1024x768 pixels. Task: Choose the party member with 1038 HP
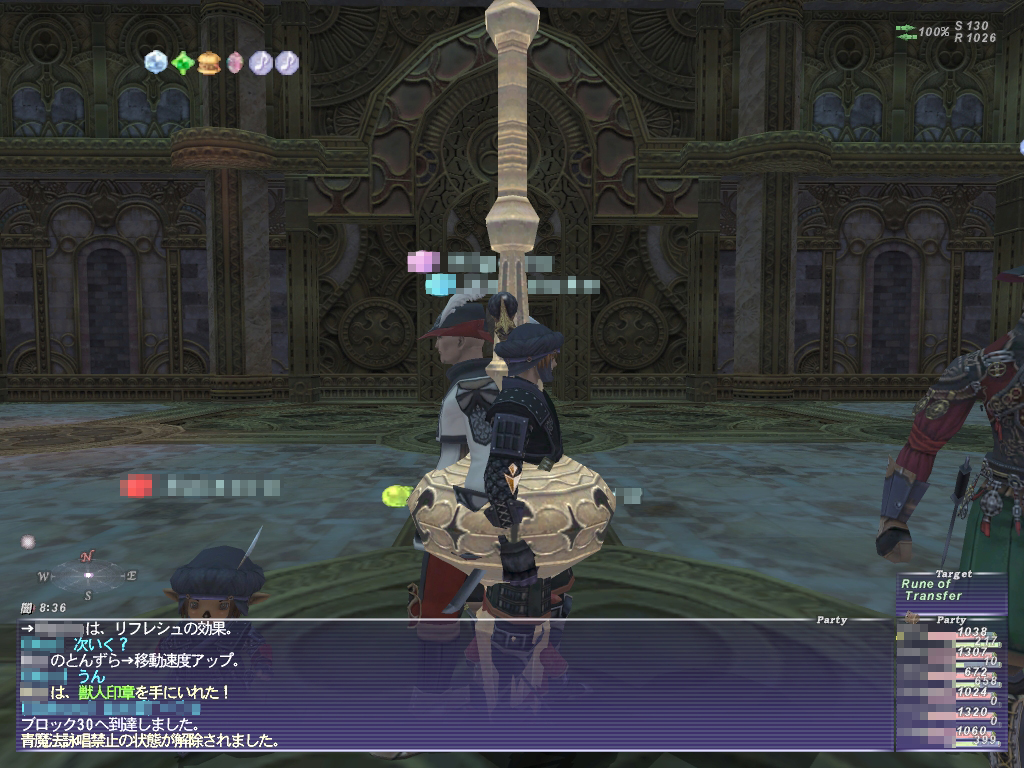pyautogui.click(x=950, y=634)
